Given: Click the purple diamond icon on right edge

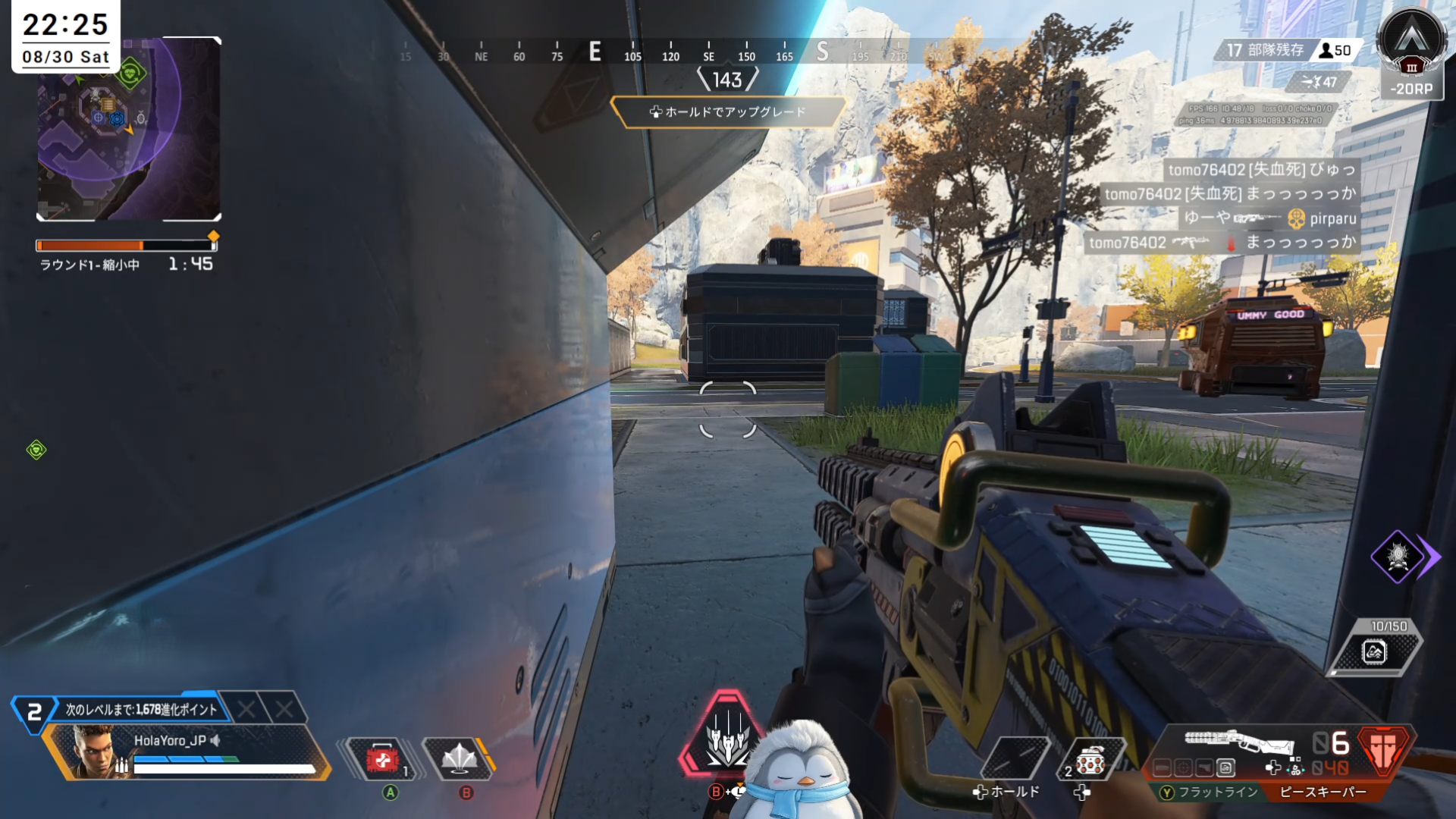Looking at the screenshot, I should 1398,557.
